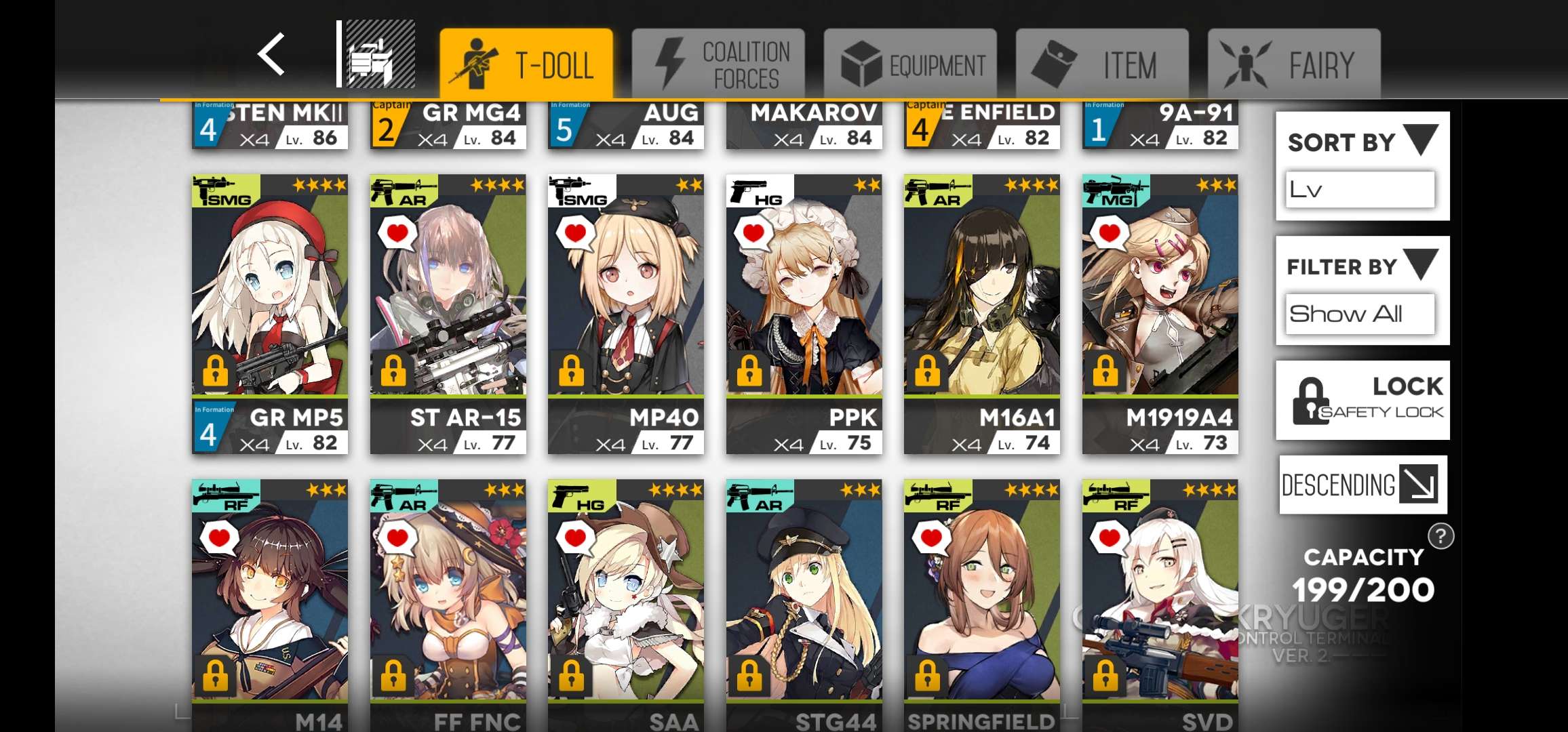Open the Equipment tab
This screenshot has width=1568, height=732.
(910, 64)
